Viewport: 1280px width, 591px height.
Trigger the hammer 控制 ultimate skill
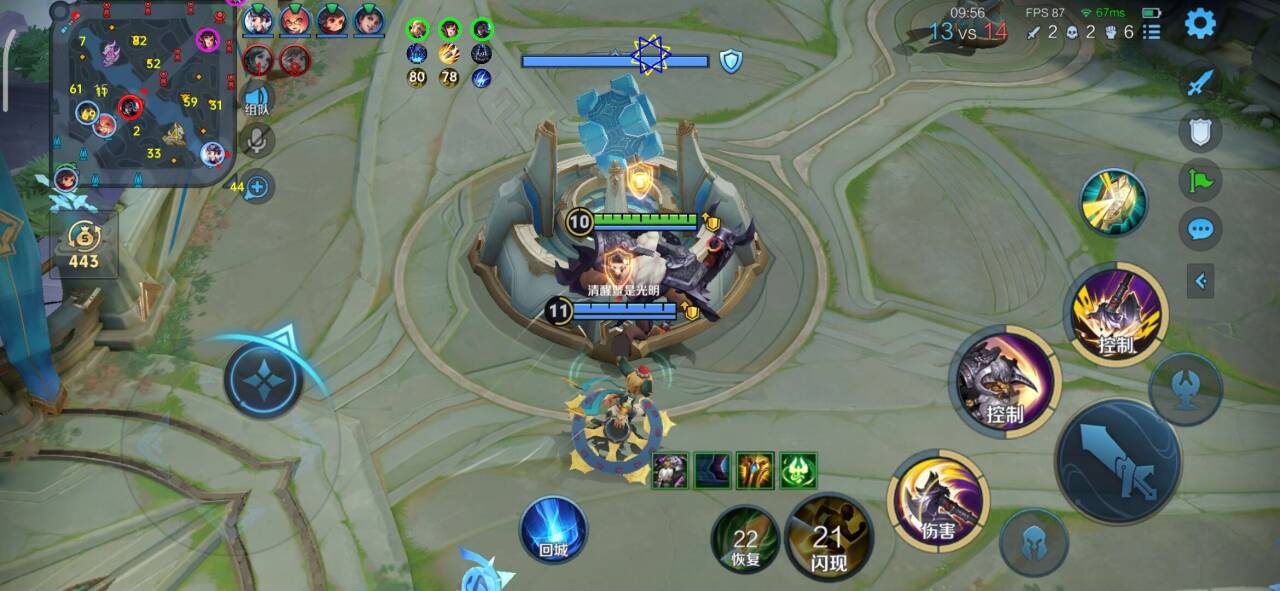[1116, 315]
